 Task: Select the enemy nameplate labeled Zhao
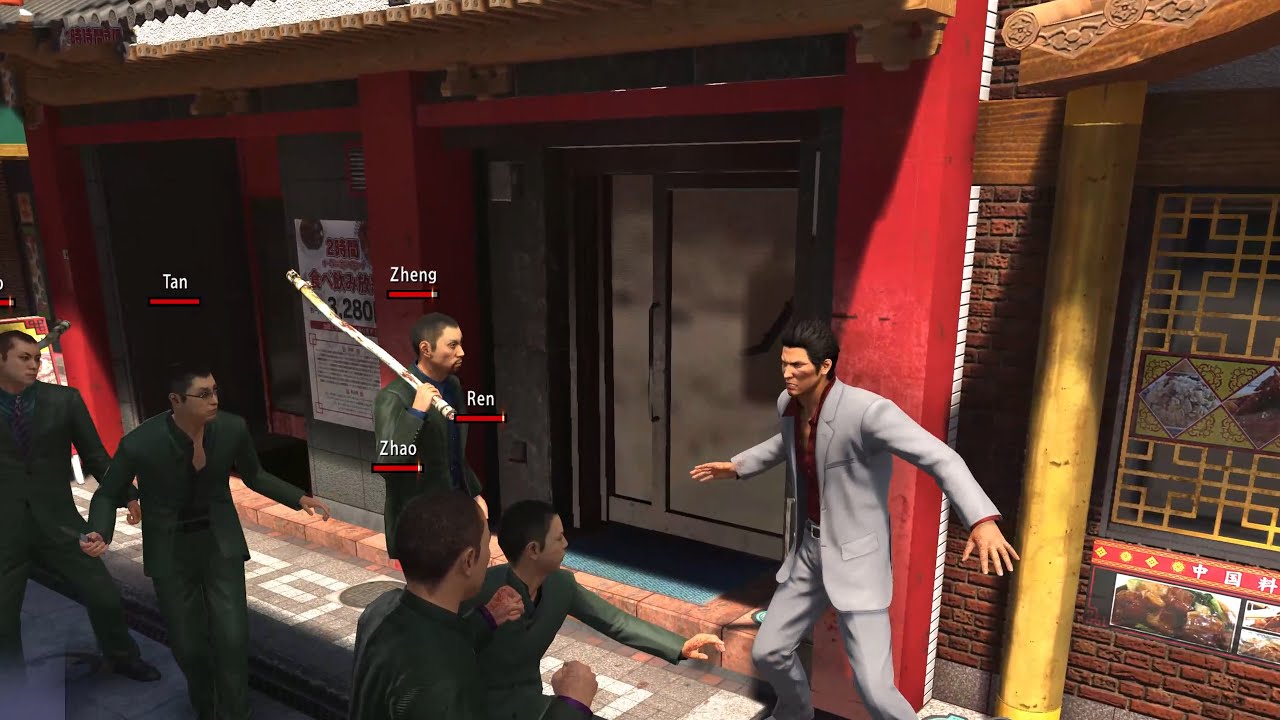click(396, 448)
